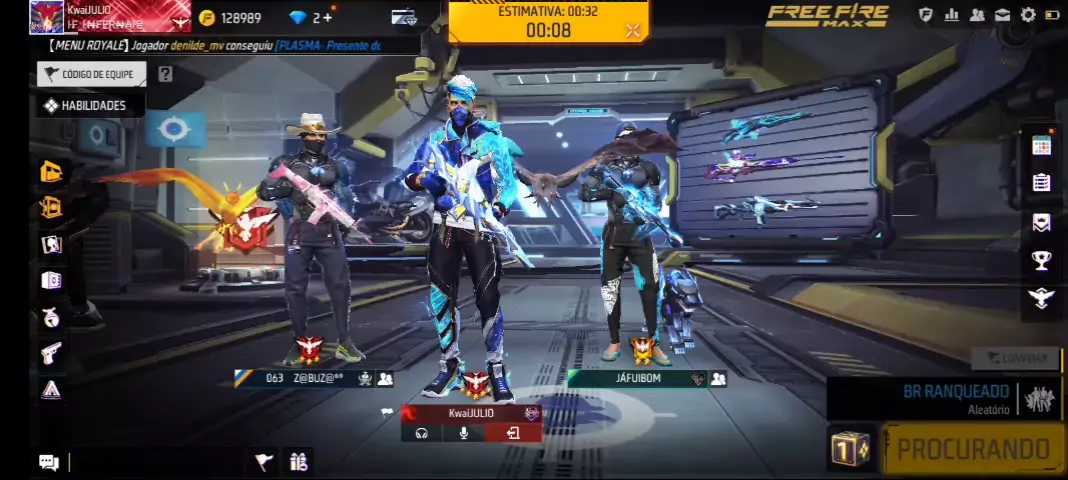Add diamonds using the plus button
The width and height of the screenshot is (1068, 480).
tap(327, 18)
